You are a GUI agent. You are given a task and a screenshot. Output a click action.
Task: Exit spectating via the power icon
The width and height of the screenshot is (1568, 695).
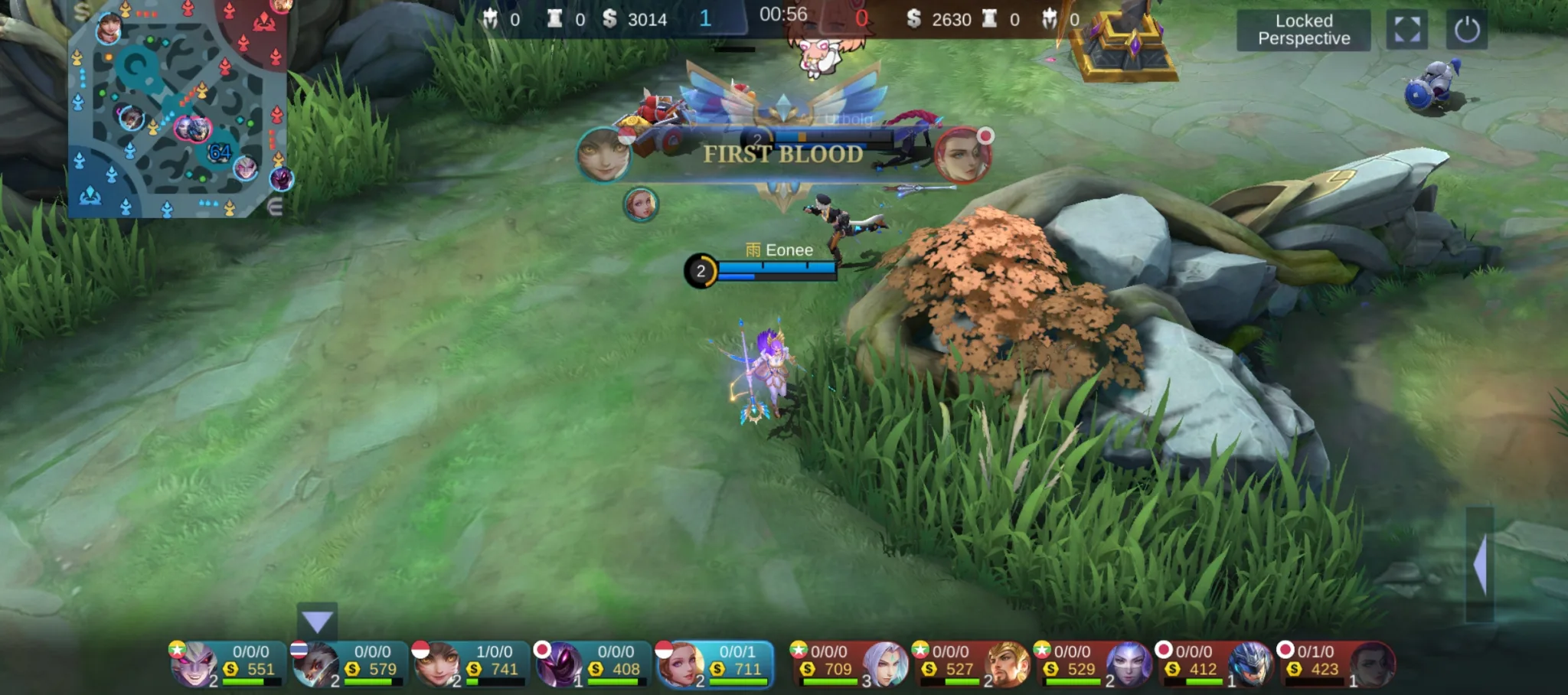coord(1466,31)
